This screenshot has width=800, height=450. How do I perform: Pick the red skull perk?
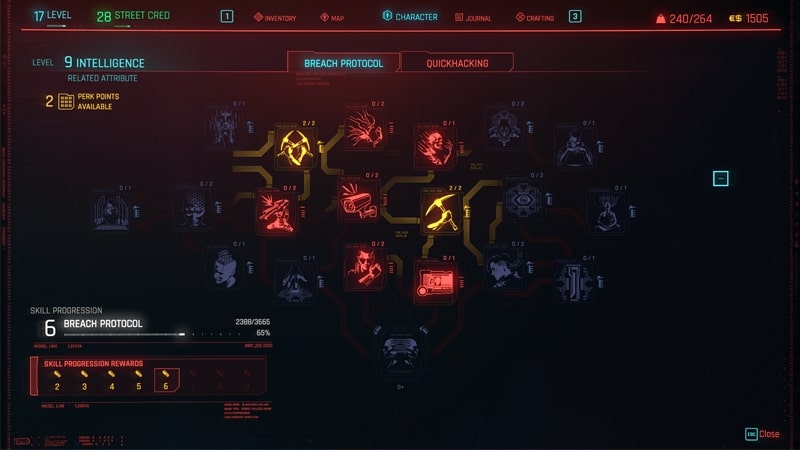pos(435,146)
